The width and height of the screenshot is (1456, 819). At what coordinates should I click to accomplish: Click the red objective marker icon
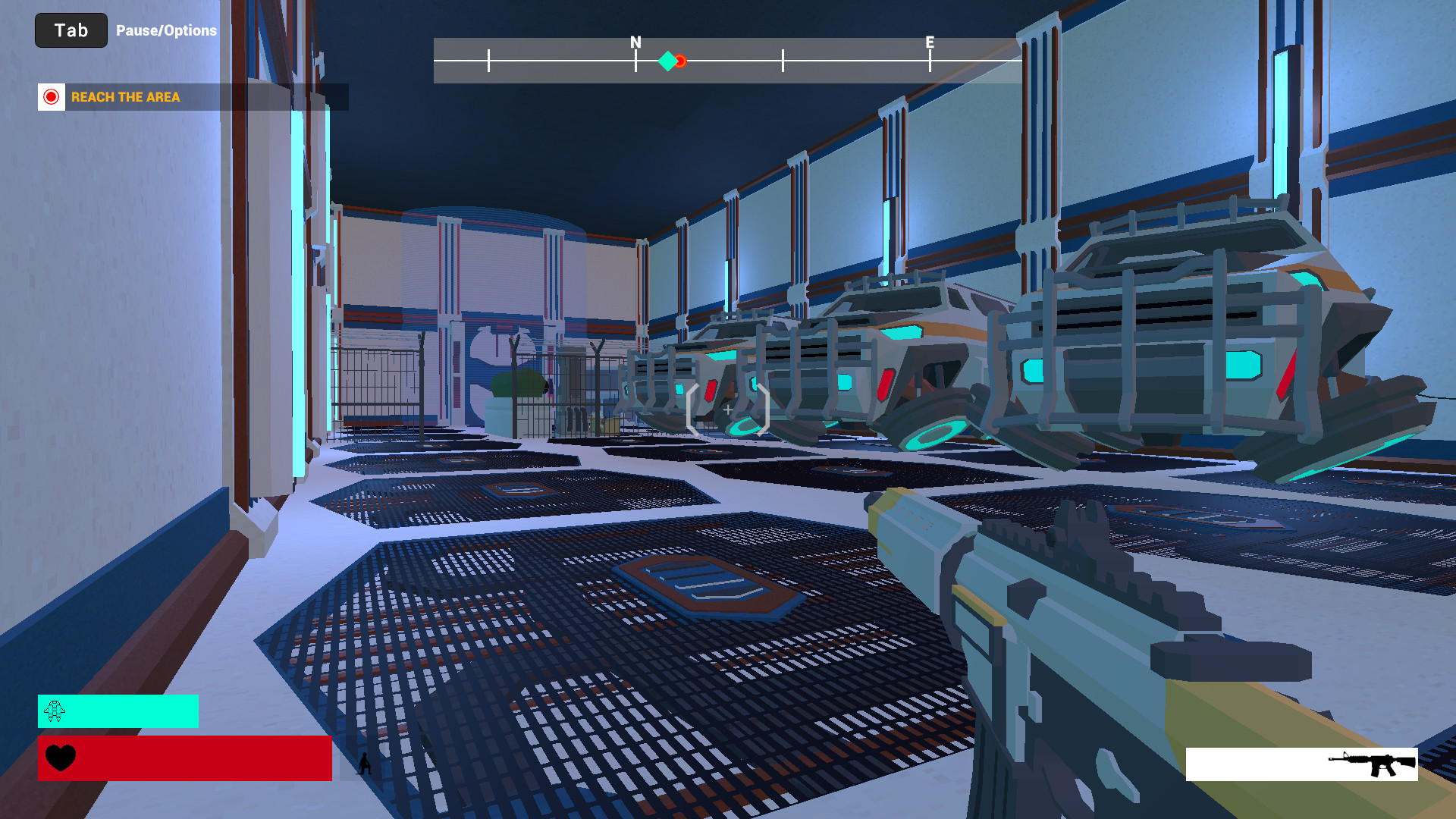click(x=50, y=97)
